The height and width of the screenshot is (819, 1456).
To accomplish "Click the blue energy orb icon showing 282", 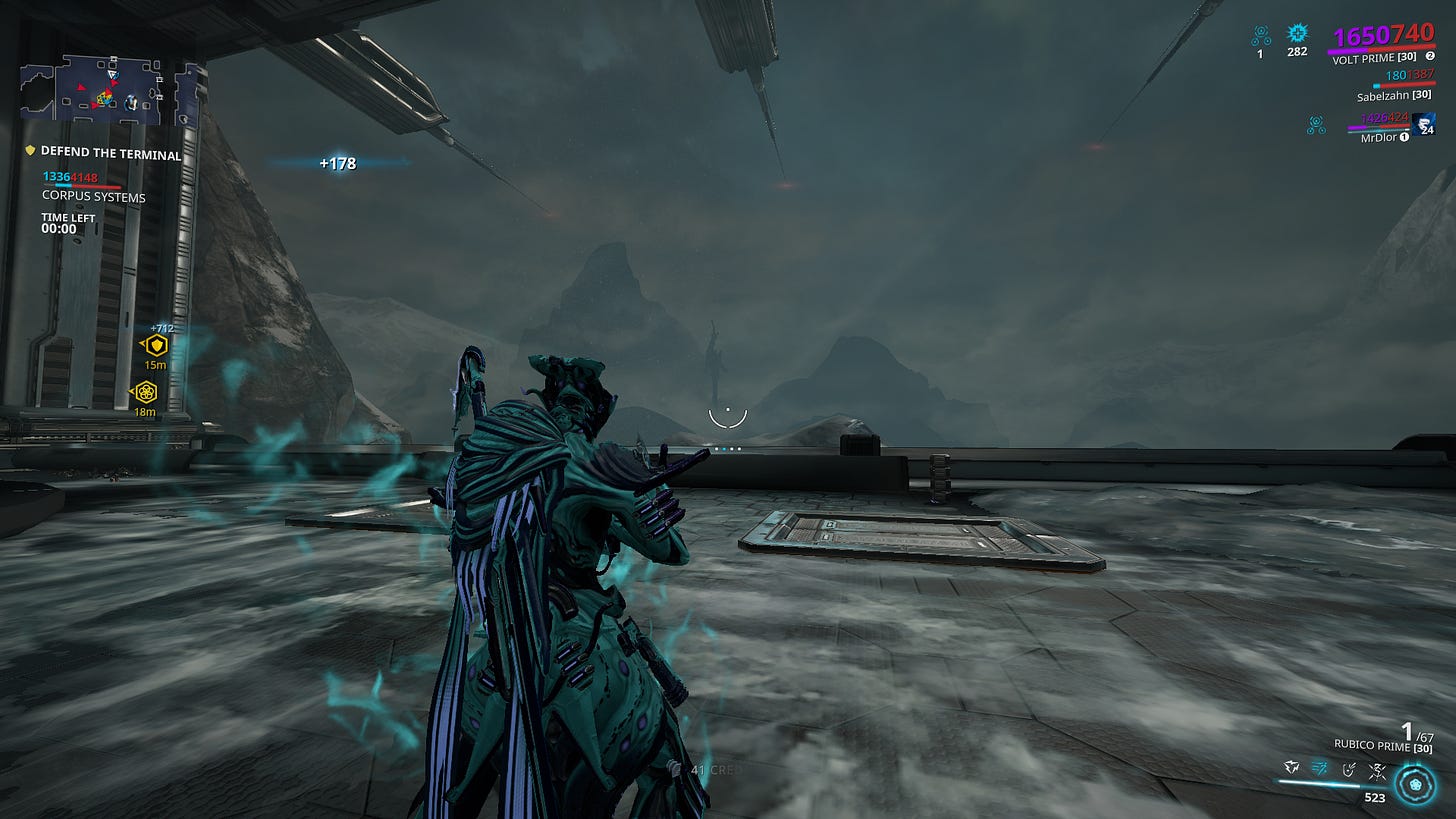I will 1297,35.
